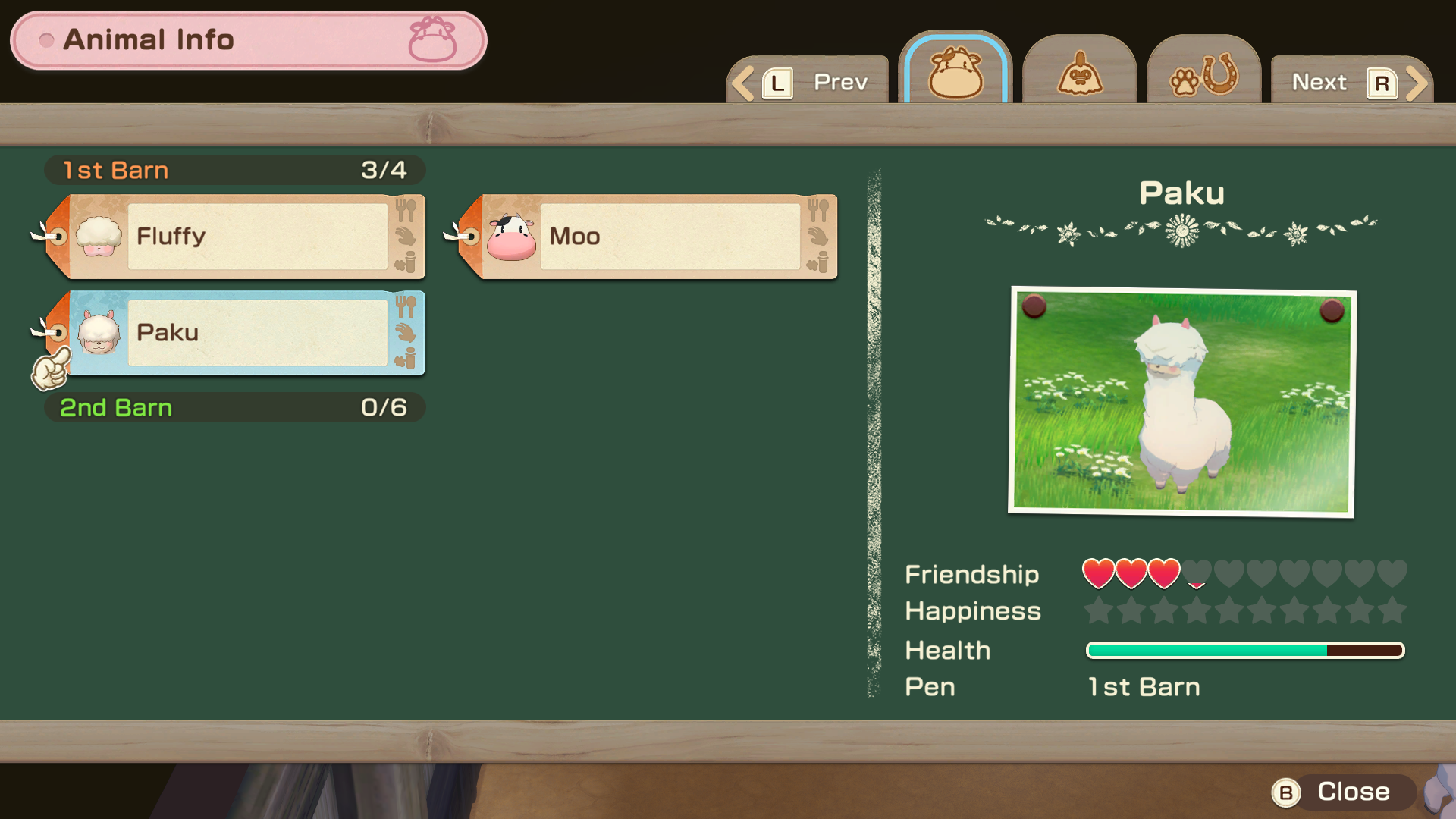Screen dimensions: 1456x819
Task: Open the chicken poultry tab
Action: pos(1079,74)
